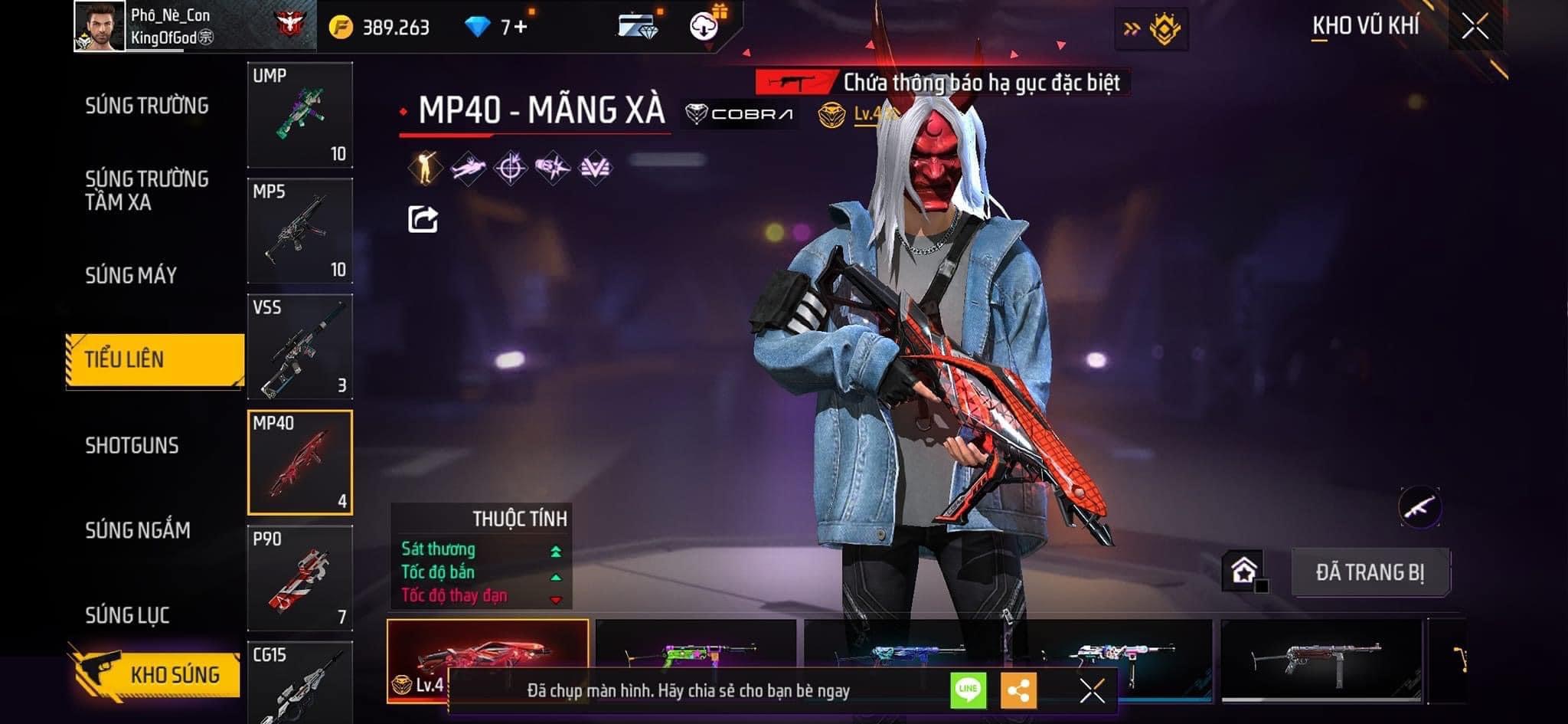This screenshot has width=1568, height=724.
Task: Close the weapon vault screen
Action: click(1475, 27)
